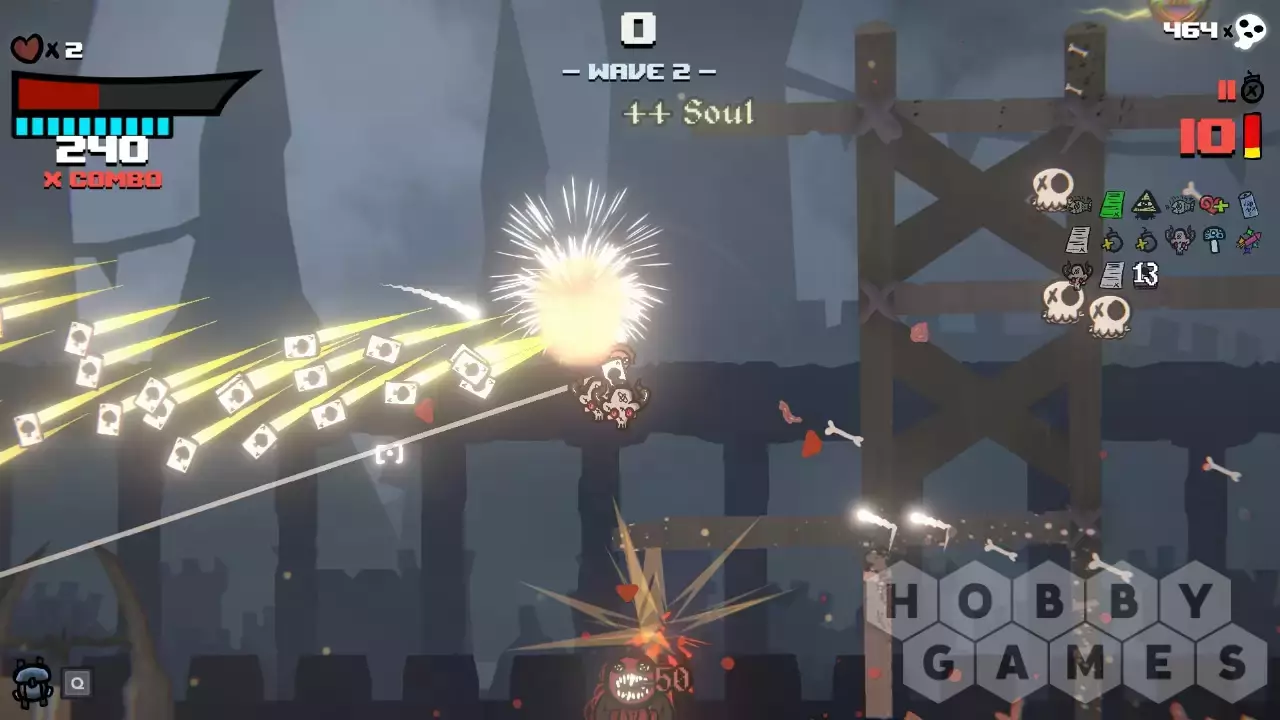
Task: Select the fireworks rocket item icon
Action: (1248, 240)
